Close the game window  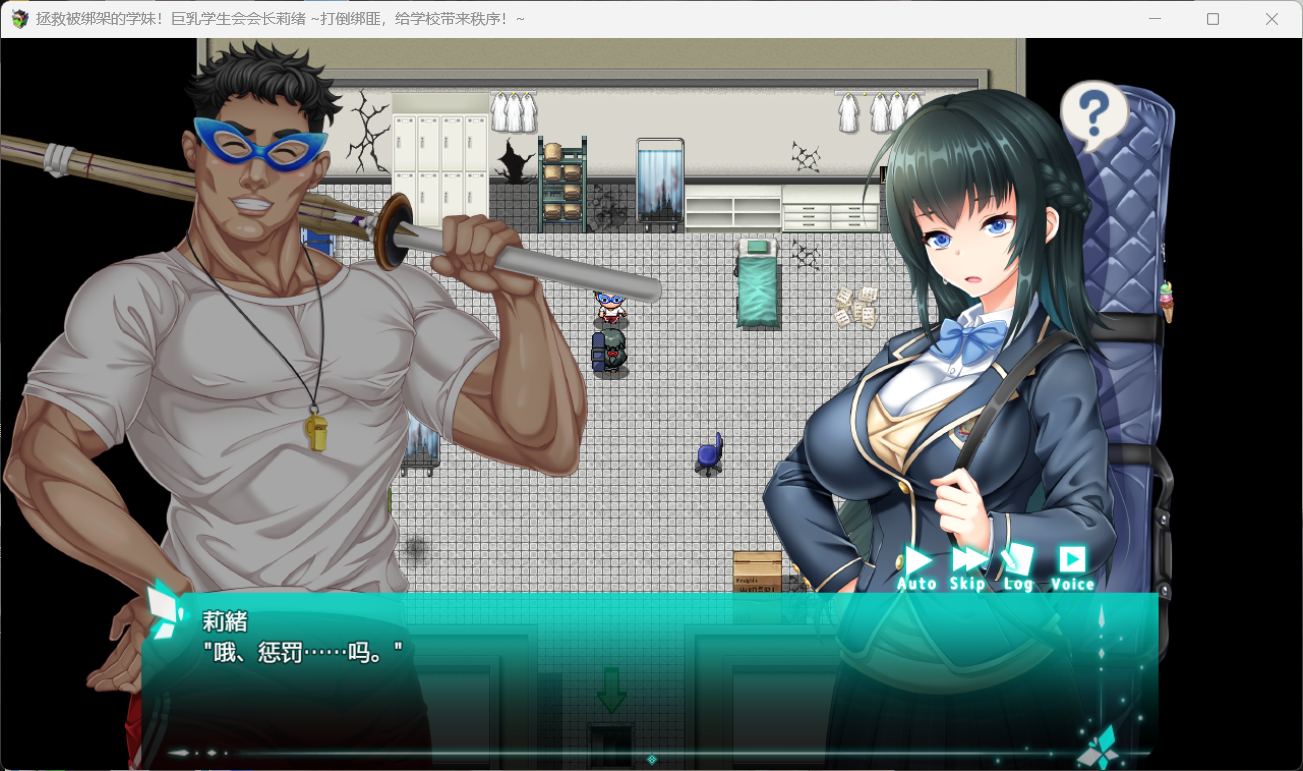click(x=1271, y=19)
